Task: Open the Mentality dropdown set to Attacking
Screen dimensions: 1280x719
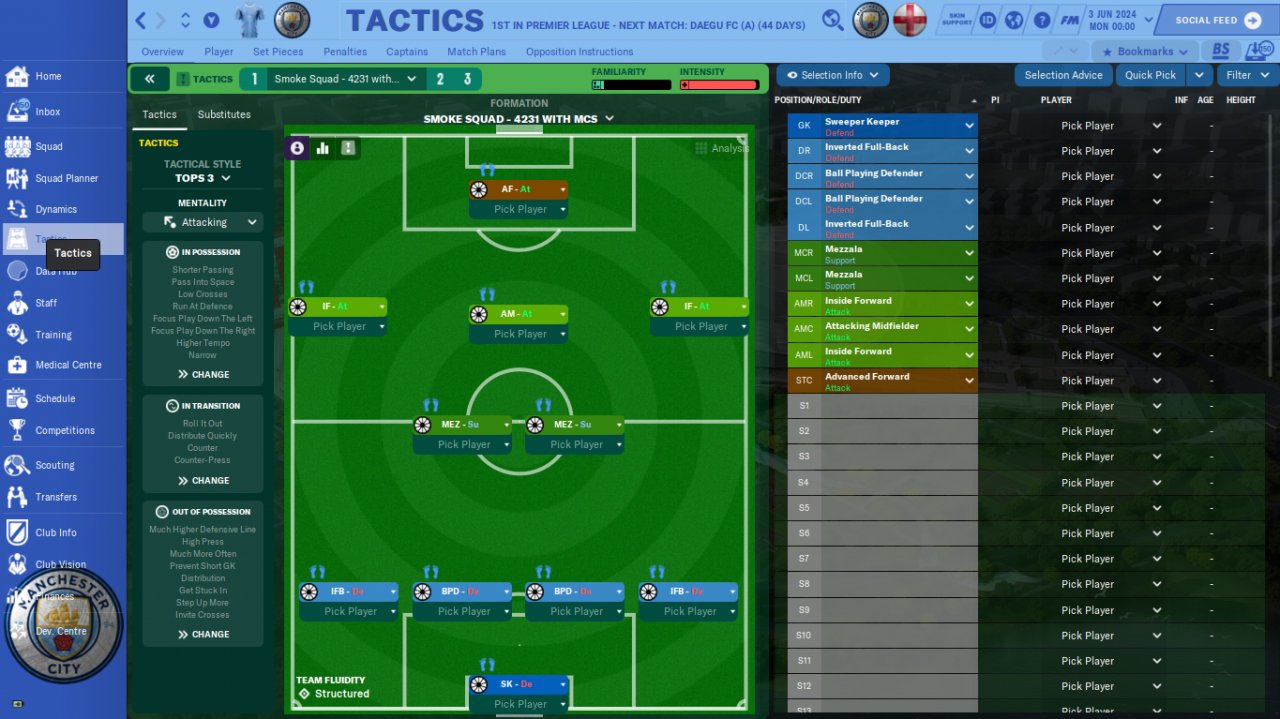Action: pyautogui.click(x=203, y=222)
